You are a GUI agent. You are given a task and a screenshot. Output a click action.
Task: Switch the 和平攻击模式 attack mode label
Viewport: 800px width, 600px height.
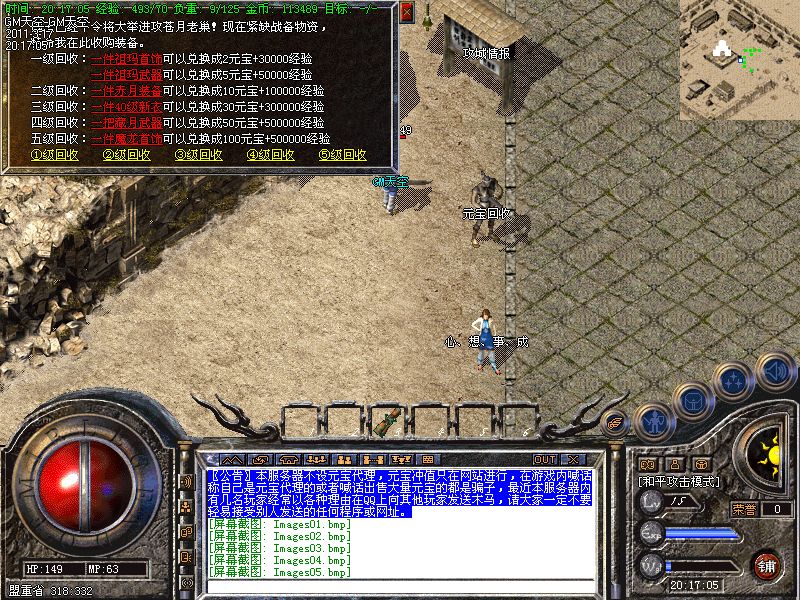click(x=680, y=481)
